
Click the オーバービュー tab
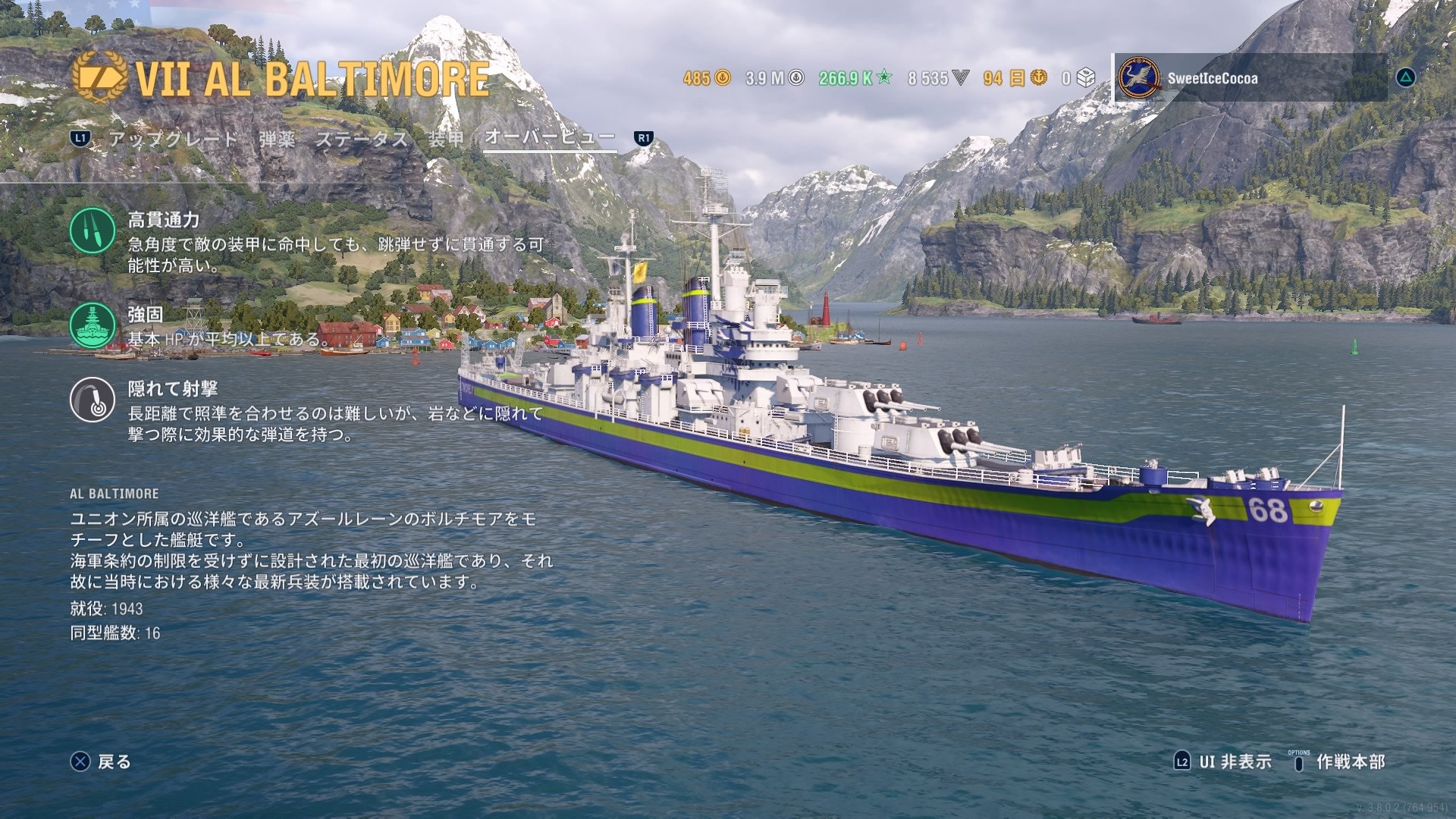point(550,137)
